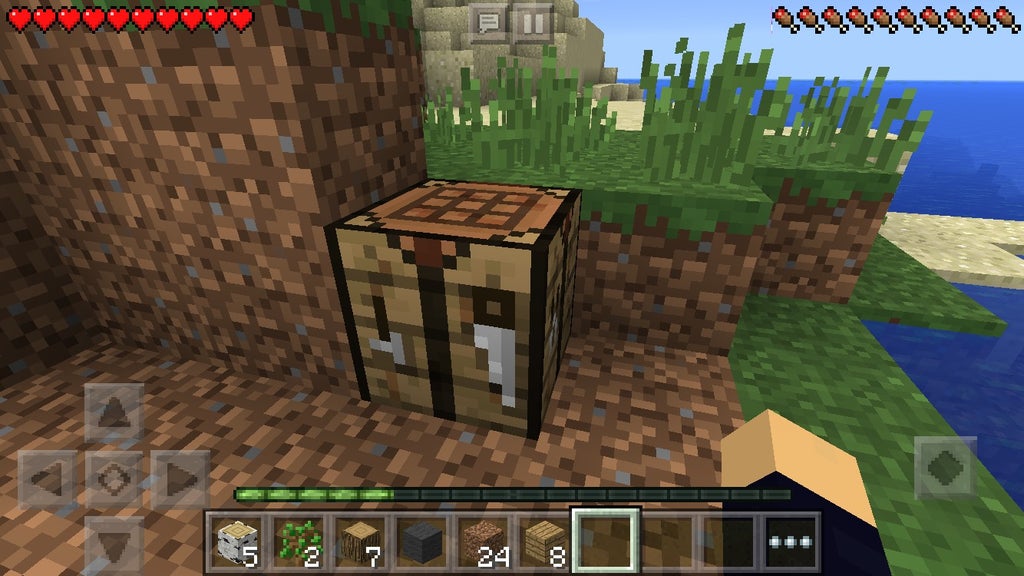Tap the left arrow on the D-pad
This screenshot has height=576, width=1024.
(x=47, y=479)
